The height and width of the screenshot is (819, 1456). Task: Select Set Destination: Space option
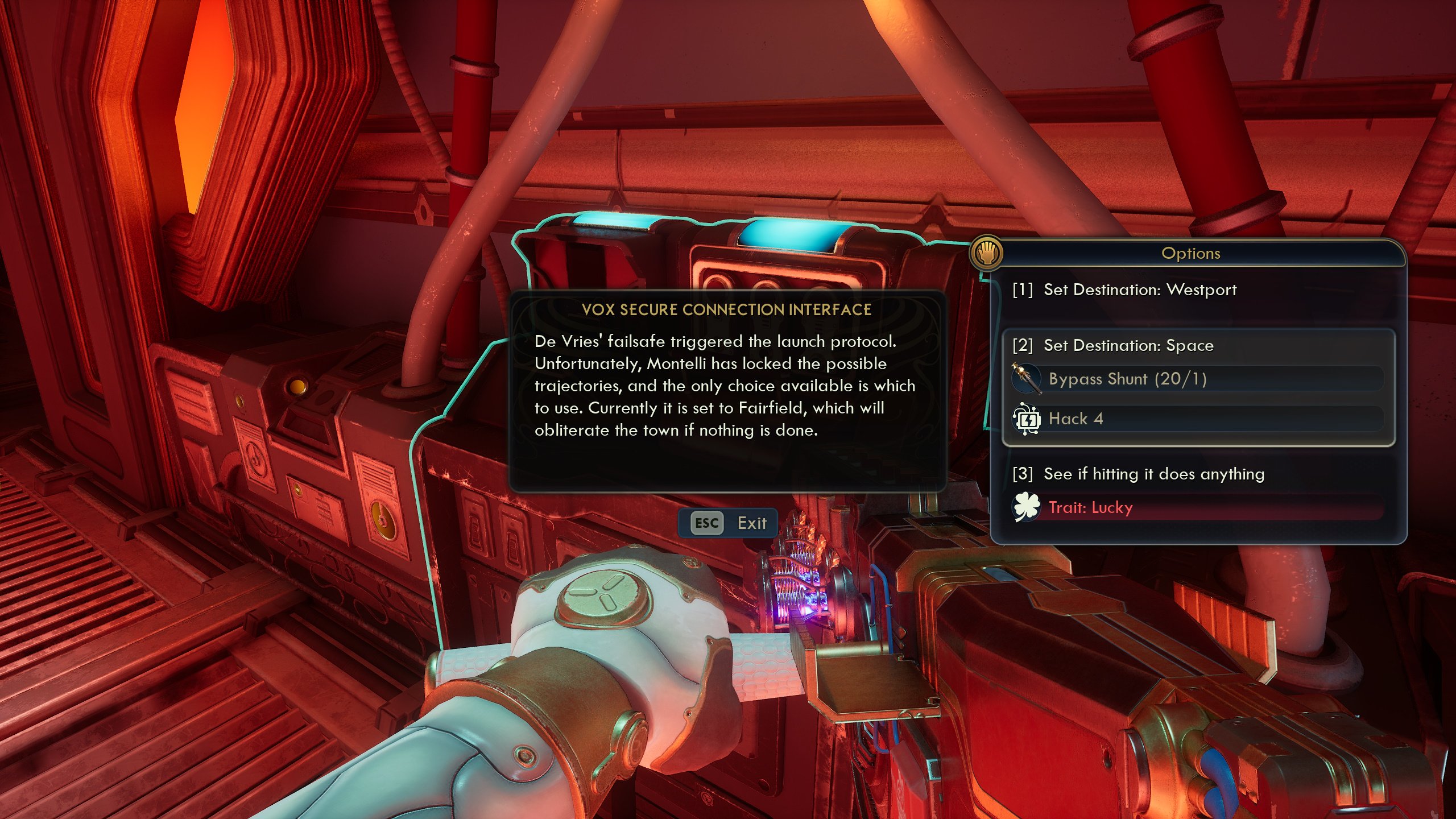(1128, 346)
